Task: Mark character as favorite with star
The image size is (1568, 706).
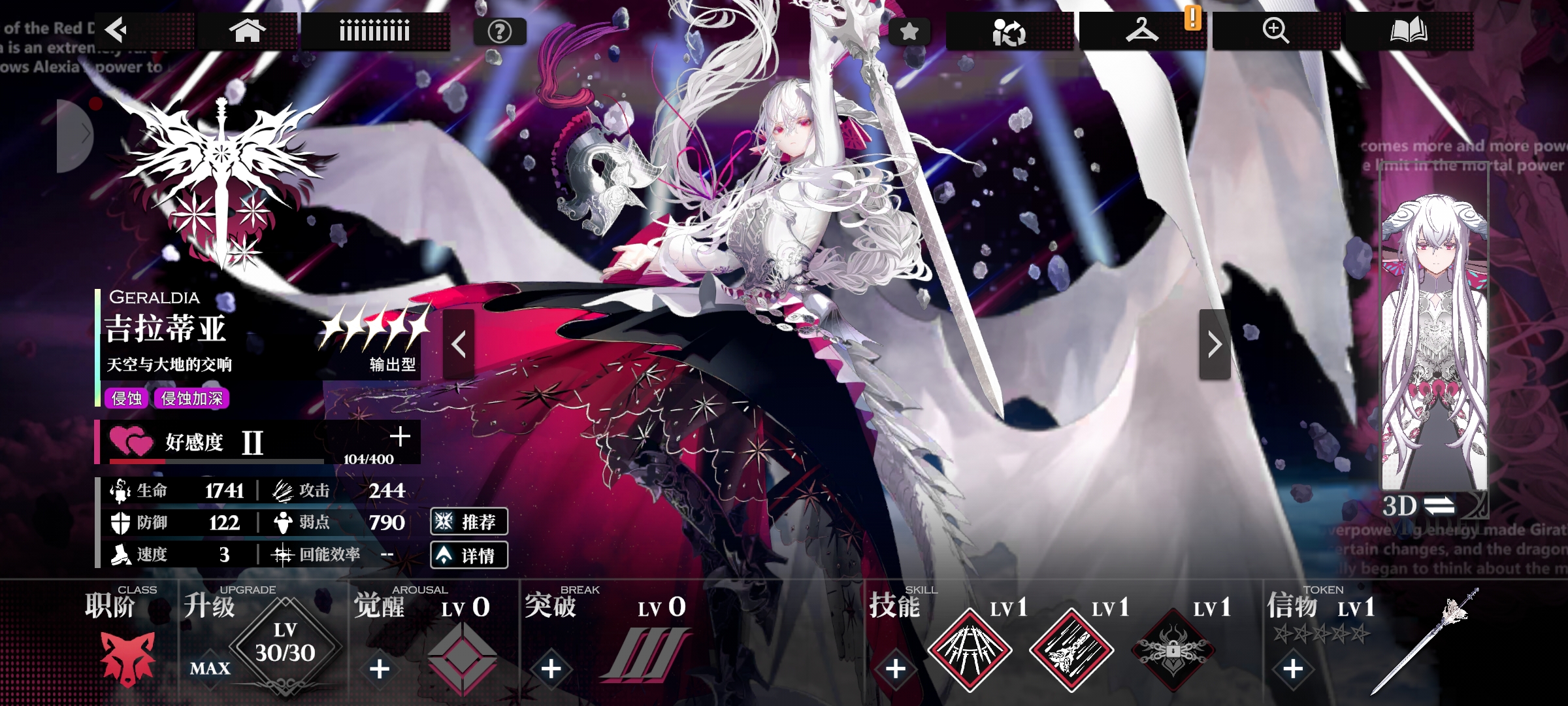Action: (x=909, y=31)
